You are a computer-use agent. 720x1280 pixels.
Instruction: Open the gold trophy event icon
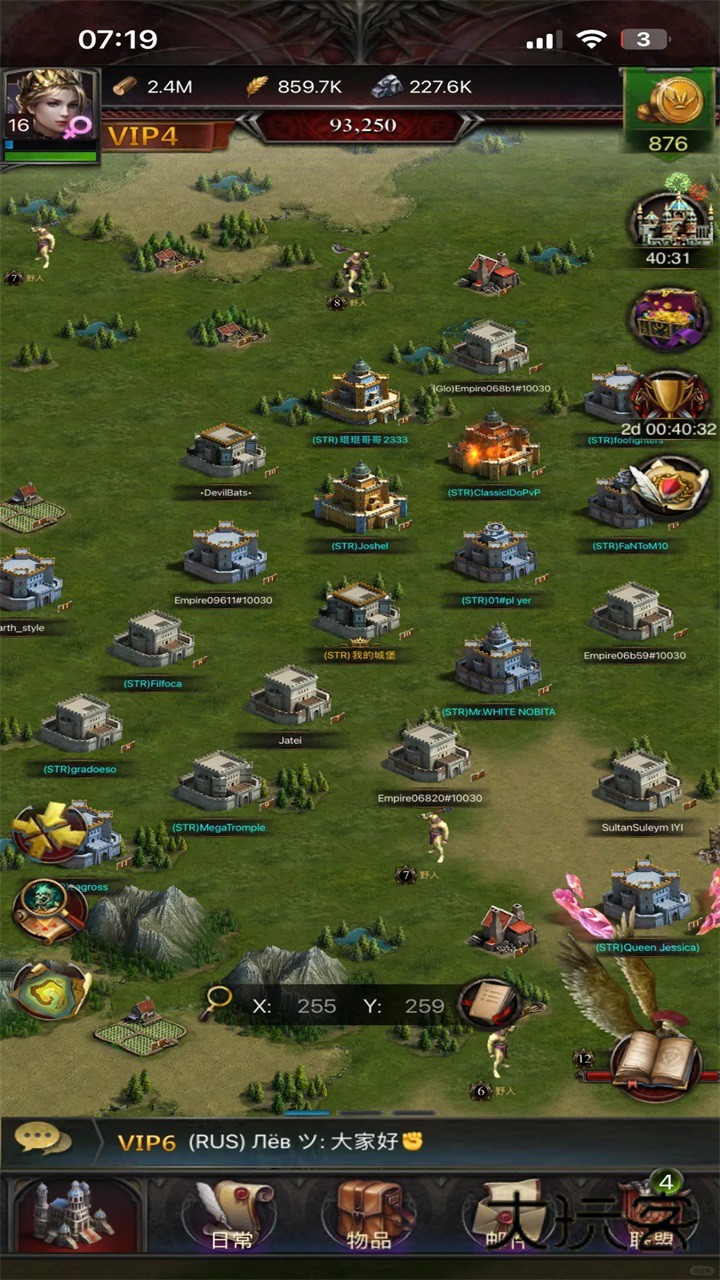pyautogui.click(x=668, y=400)
